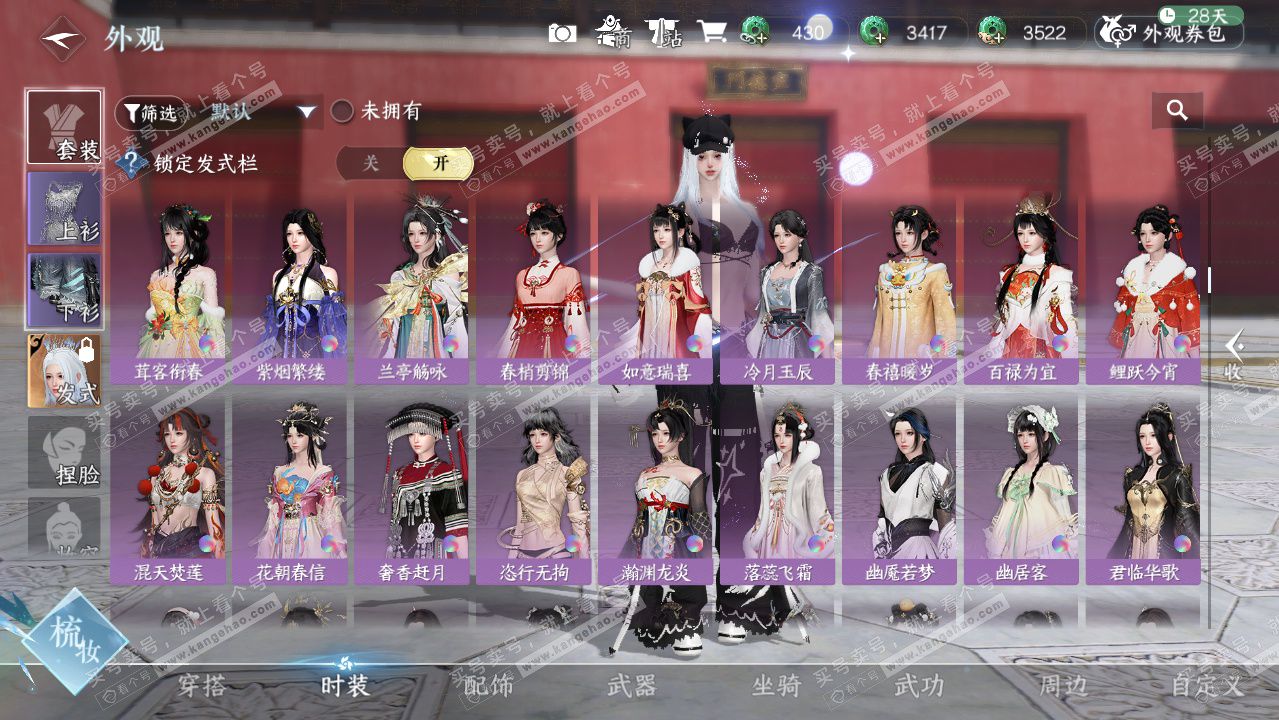Screen dimensions: 1279x720
Task: Go back using the top-left arrow
Action: click(63, 39)
